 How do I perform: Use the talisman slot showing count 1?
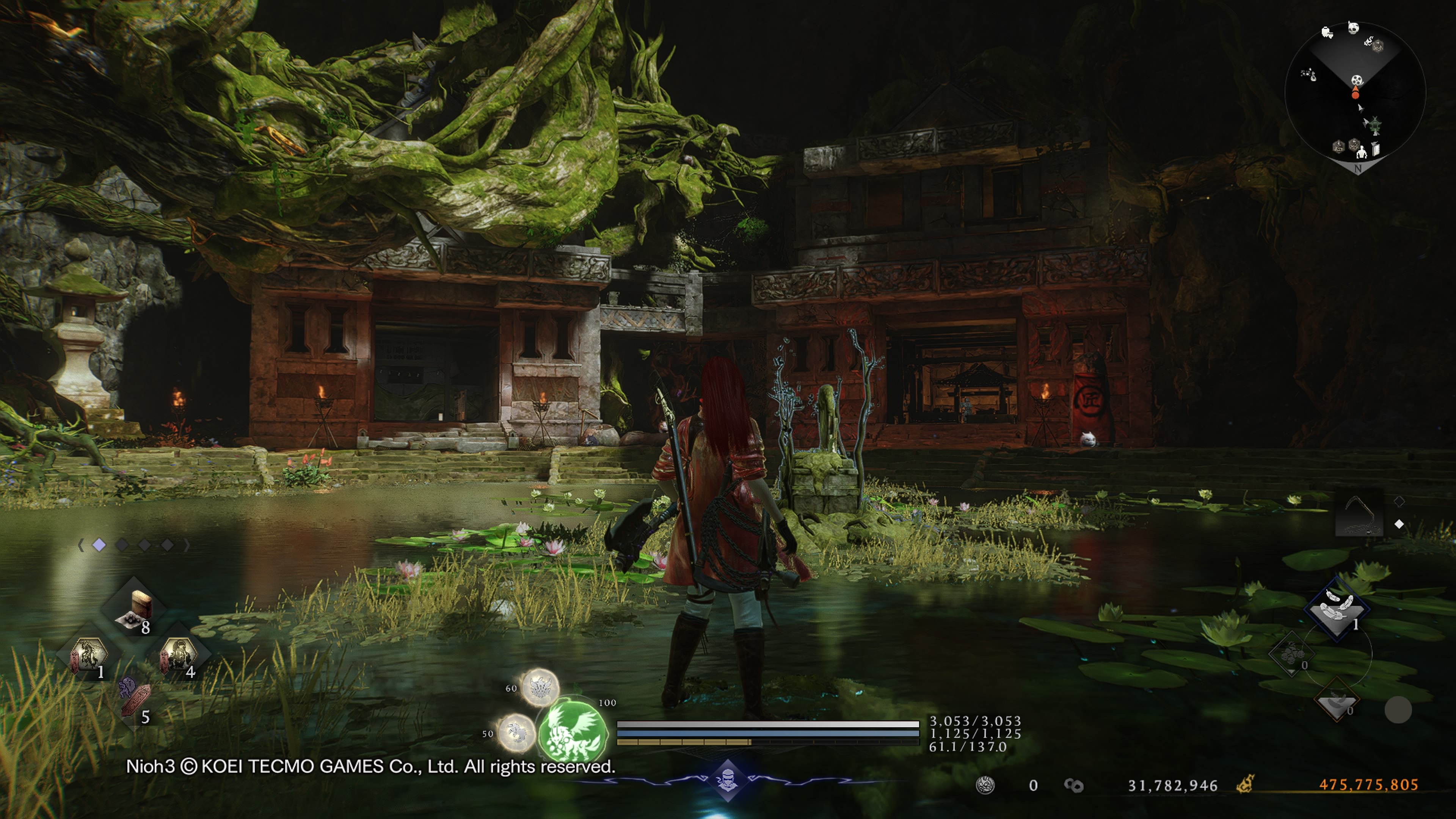coord(88,656)
